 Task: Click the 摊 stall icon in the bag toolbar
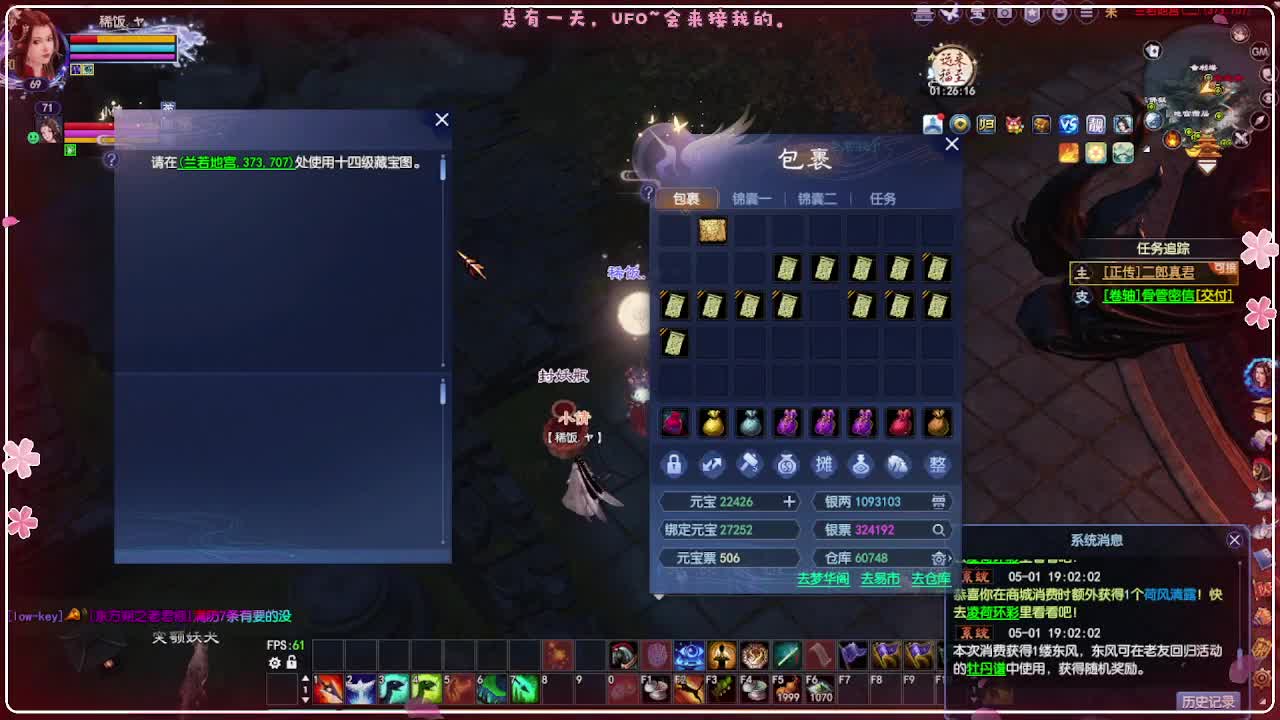(826, 465)
